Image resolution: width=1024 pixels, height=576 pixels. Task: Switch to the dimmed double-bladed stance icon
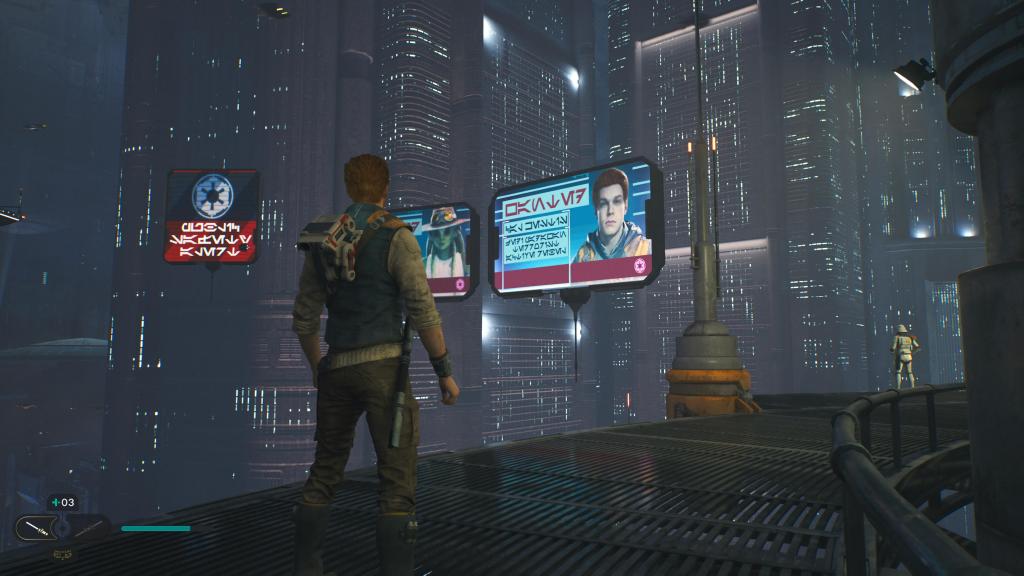click(89, 526)
